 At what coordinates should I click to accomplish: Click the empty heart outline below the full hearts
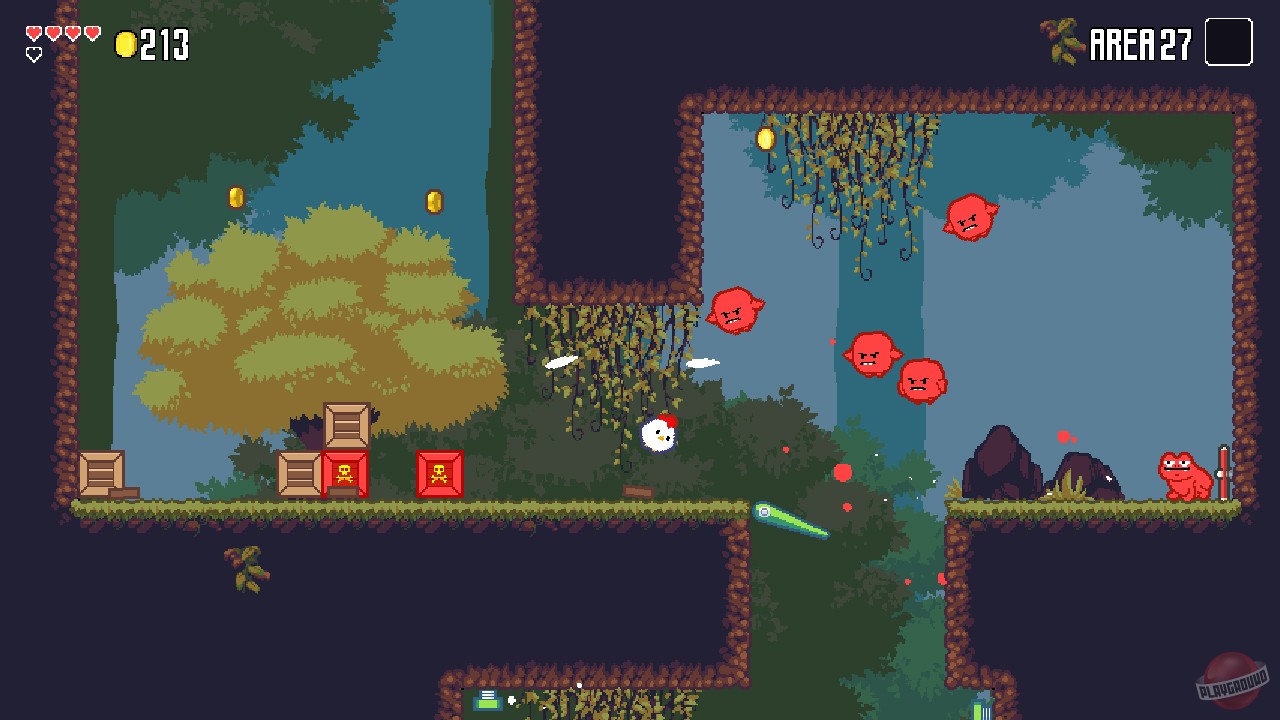(x=32, y=52)
